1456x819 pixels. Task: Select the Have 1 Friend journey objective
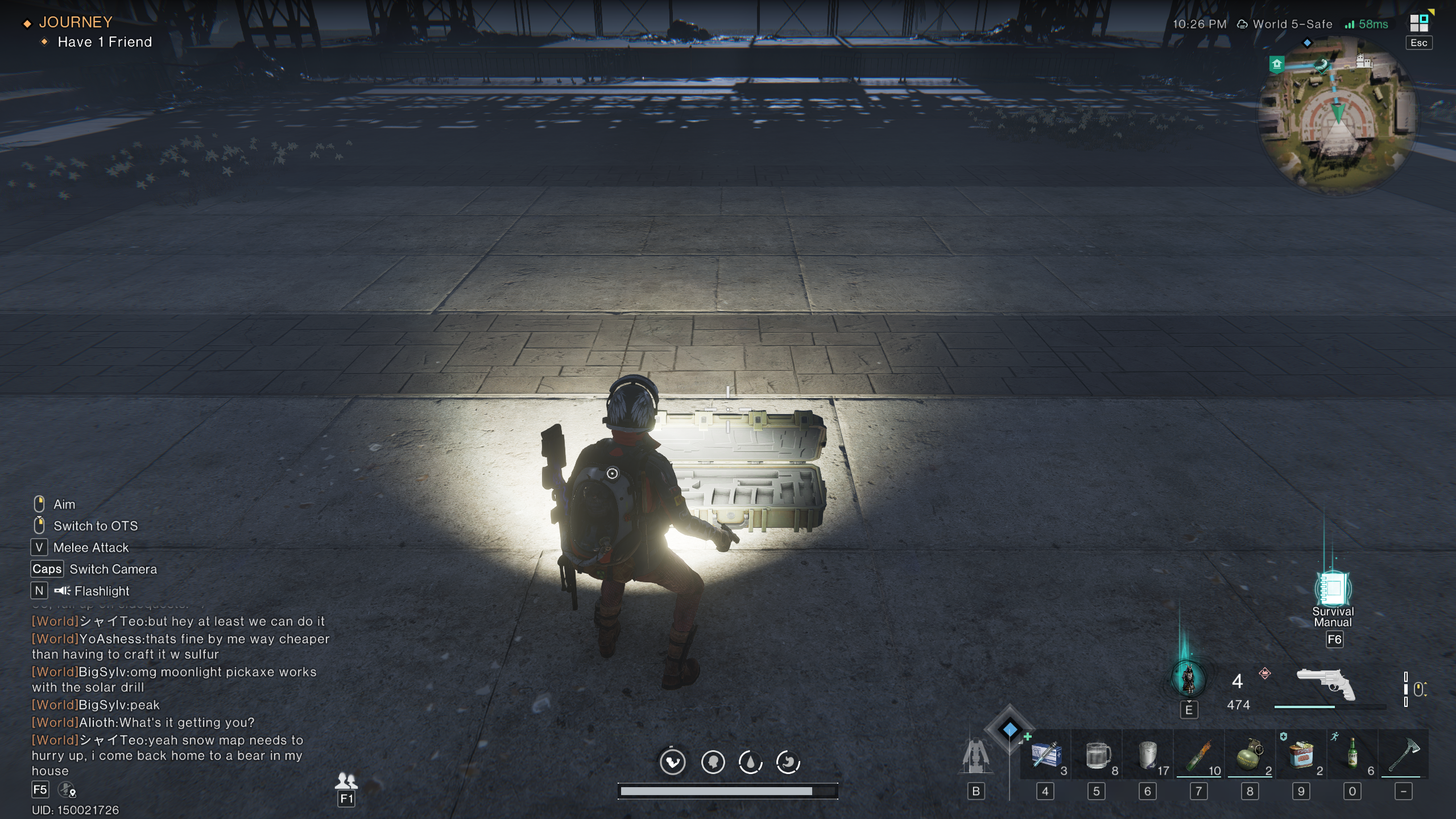click(105, 42)
